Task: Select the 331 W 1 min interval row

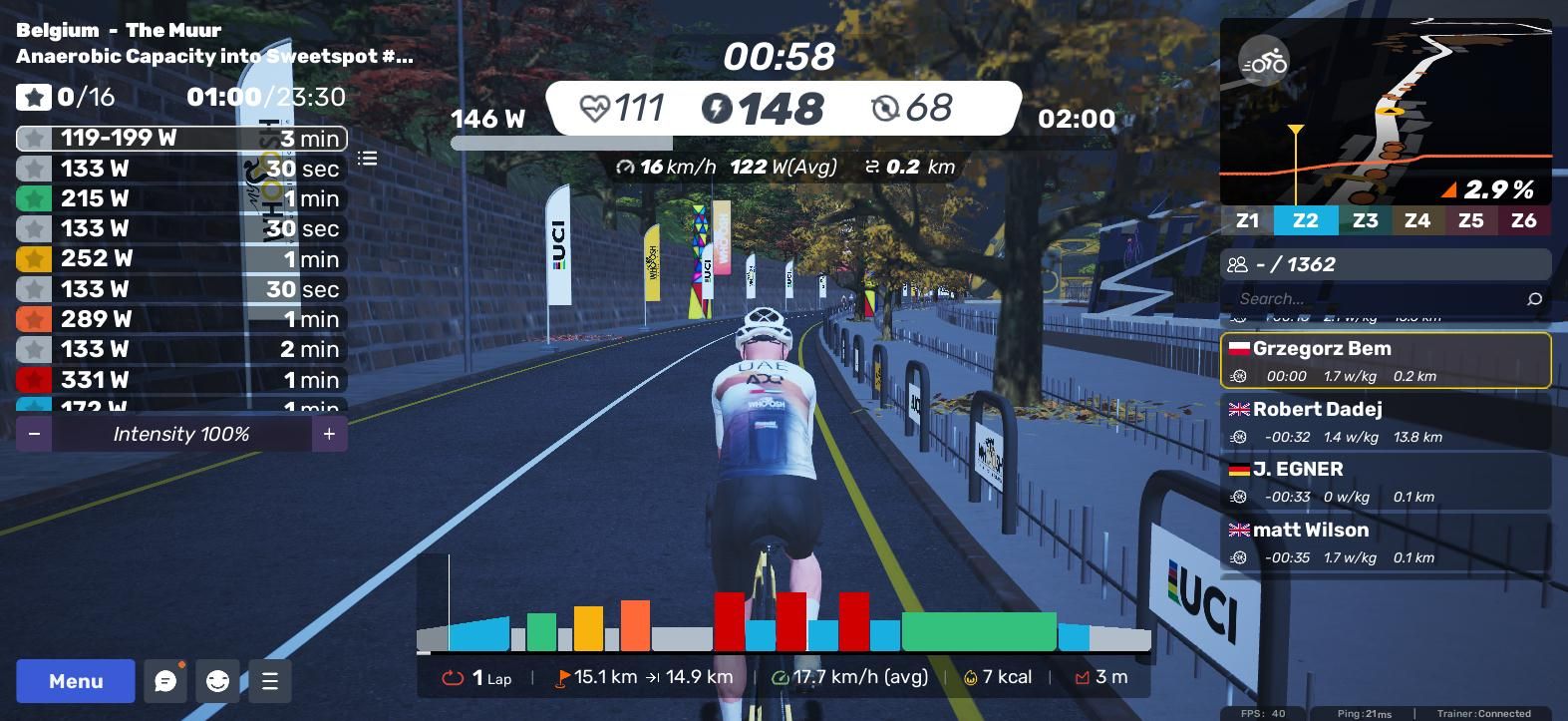Action: (x=181, y=380)
